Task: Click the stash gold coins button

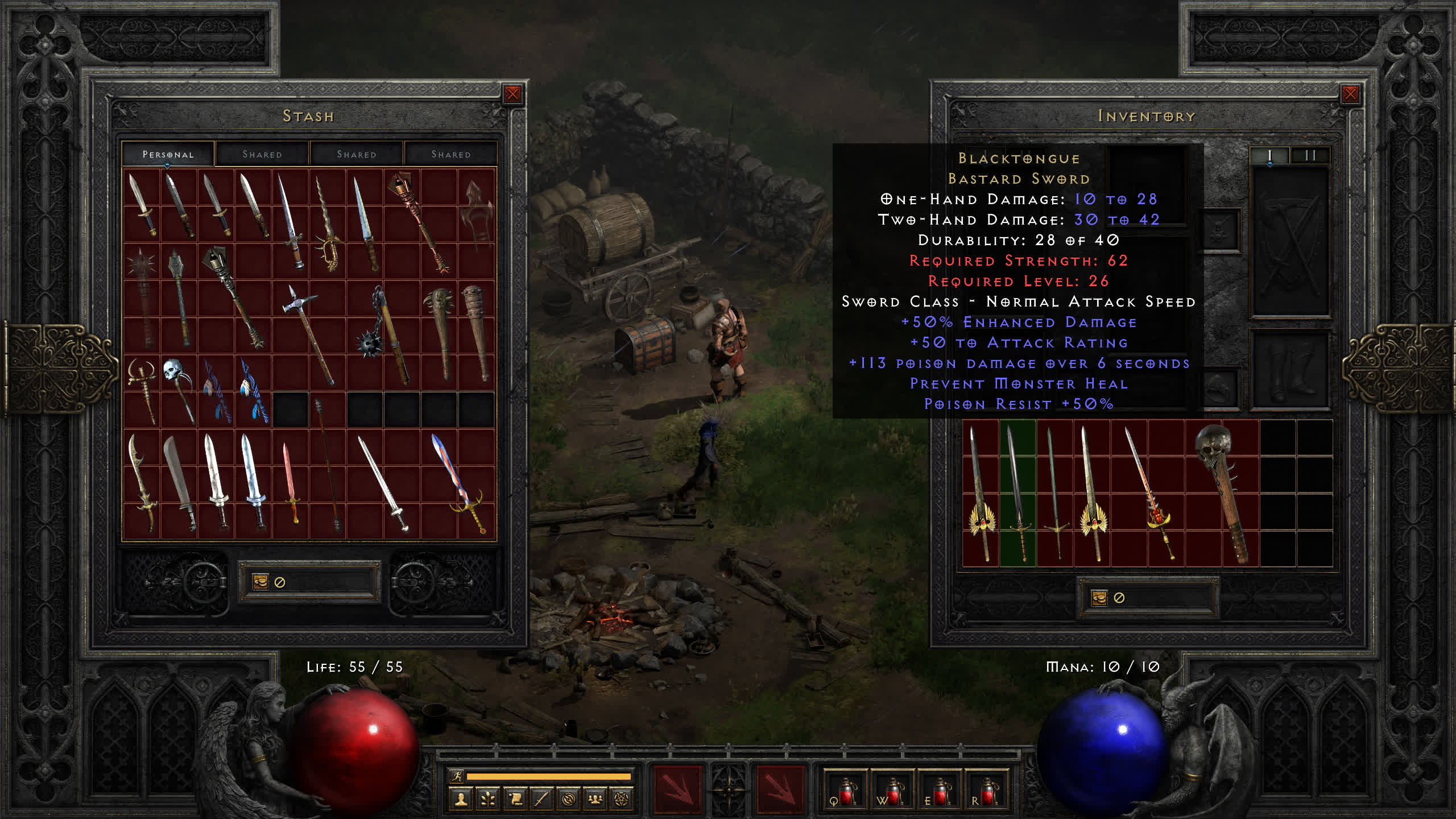Action: pos(260,582)
